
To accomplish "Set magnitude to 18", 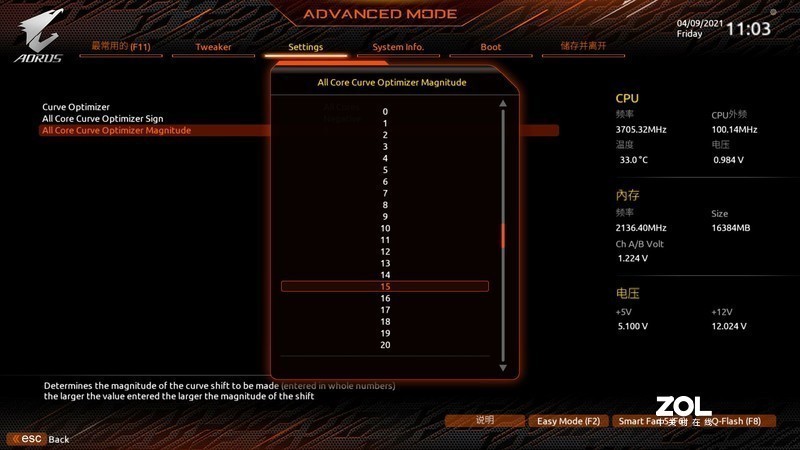I will click(385, 322).
